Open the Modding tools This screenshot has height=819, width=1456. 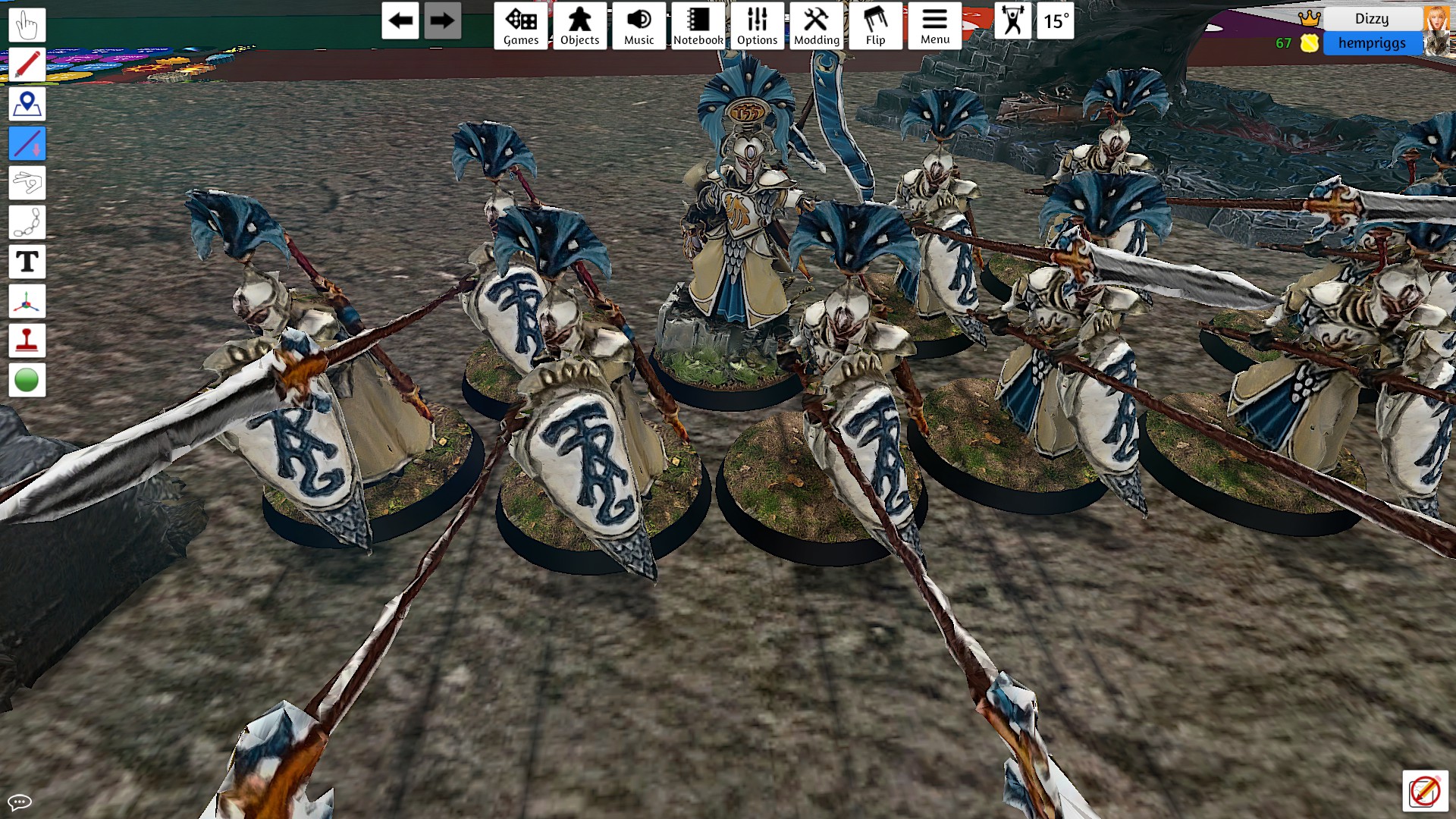pyautogui.click(x=816, y=26)
